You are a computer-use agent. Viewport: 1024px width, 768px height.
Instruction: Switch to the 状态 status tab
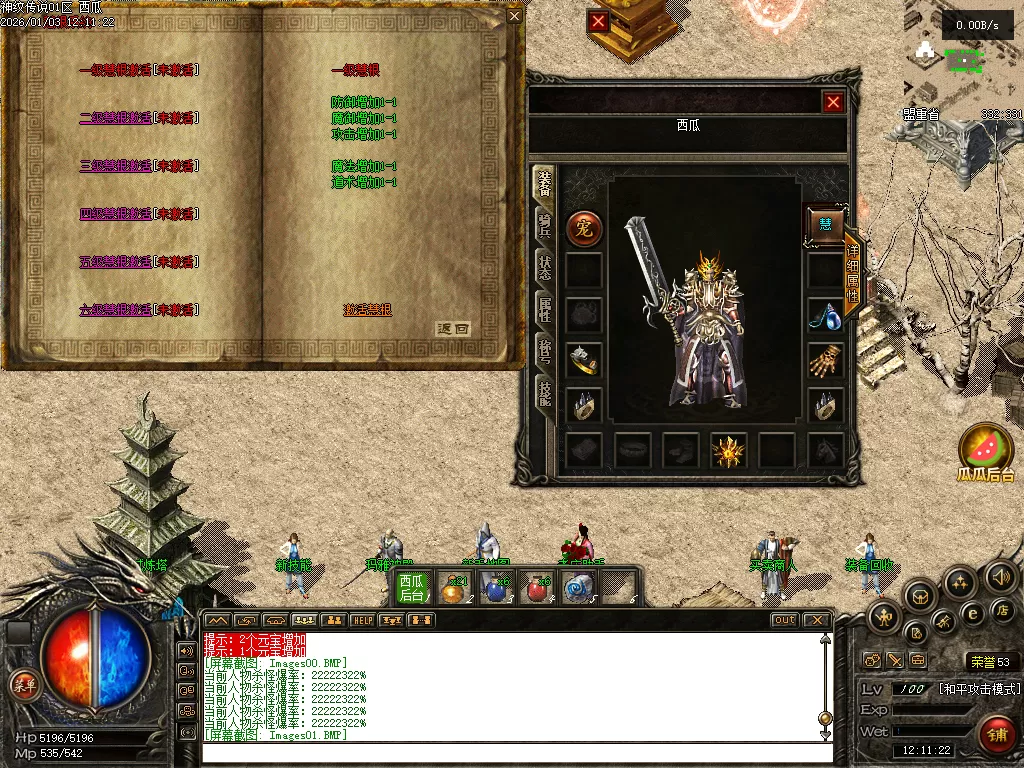coord(545,267)
